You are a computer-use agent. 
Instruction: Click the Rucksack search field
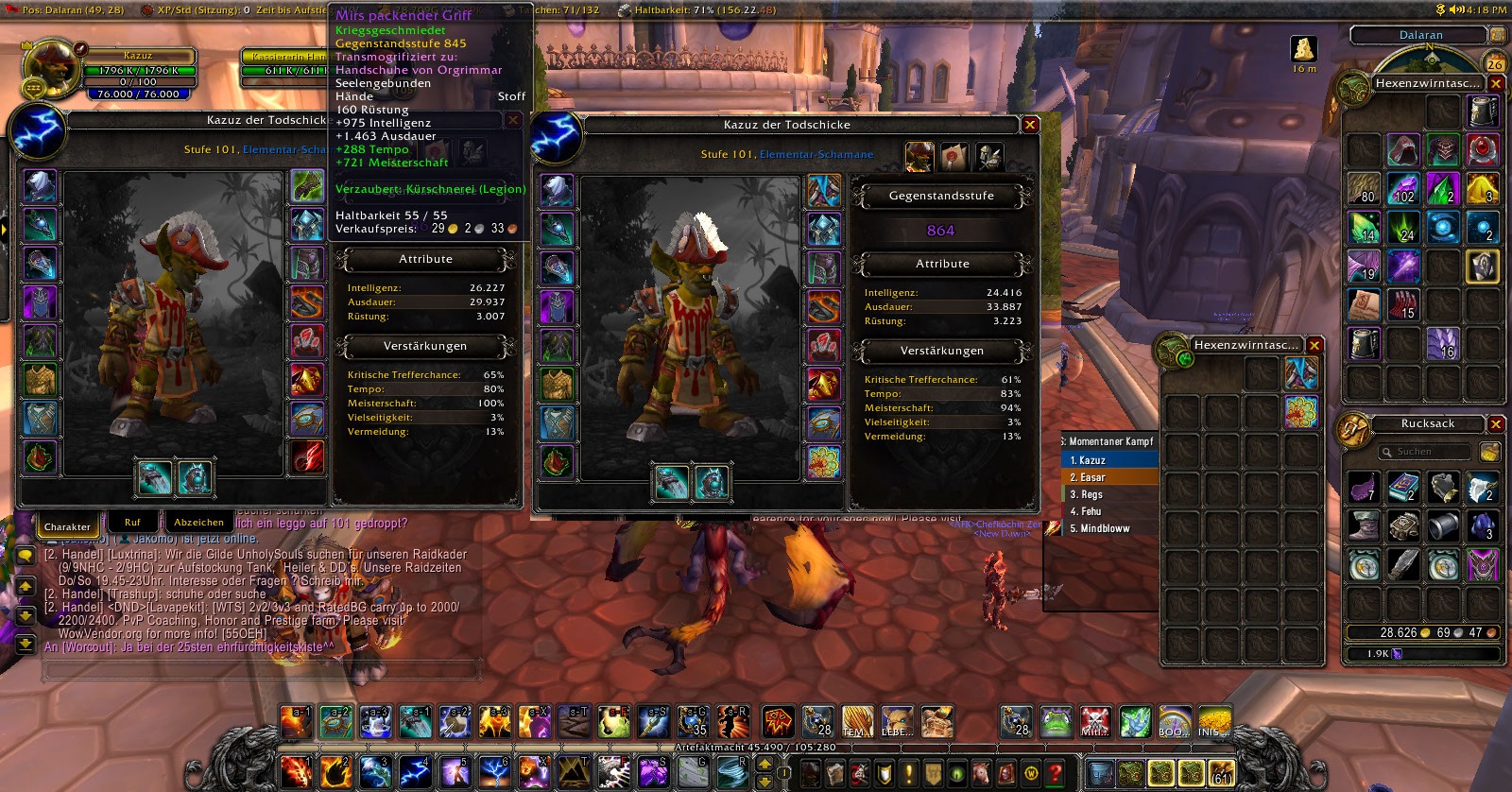click(1425, 452)
